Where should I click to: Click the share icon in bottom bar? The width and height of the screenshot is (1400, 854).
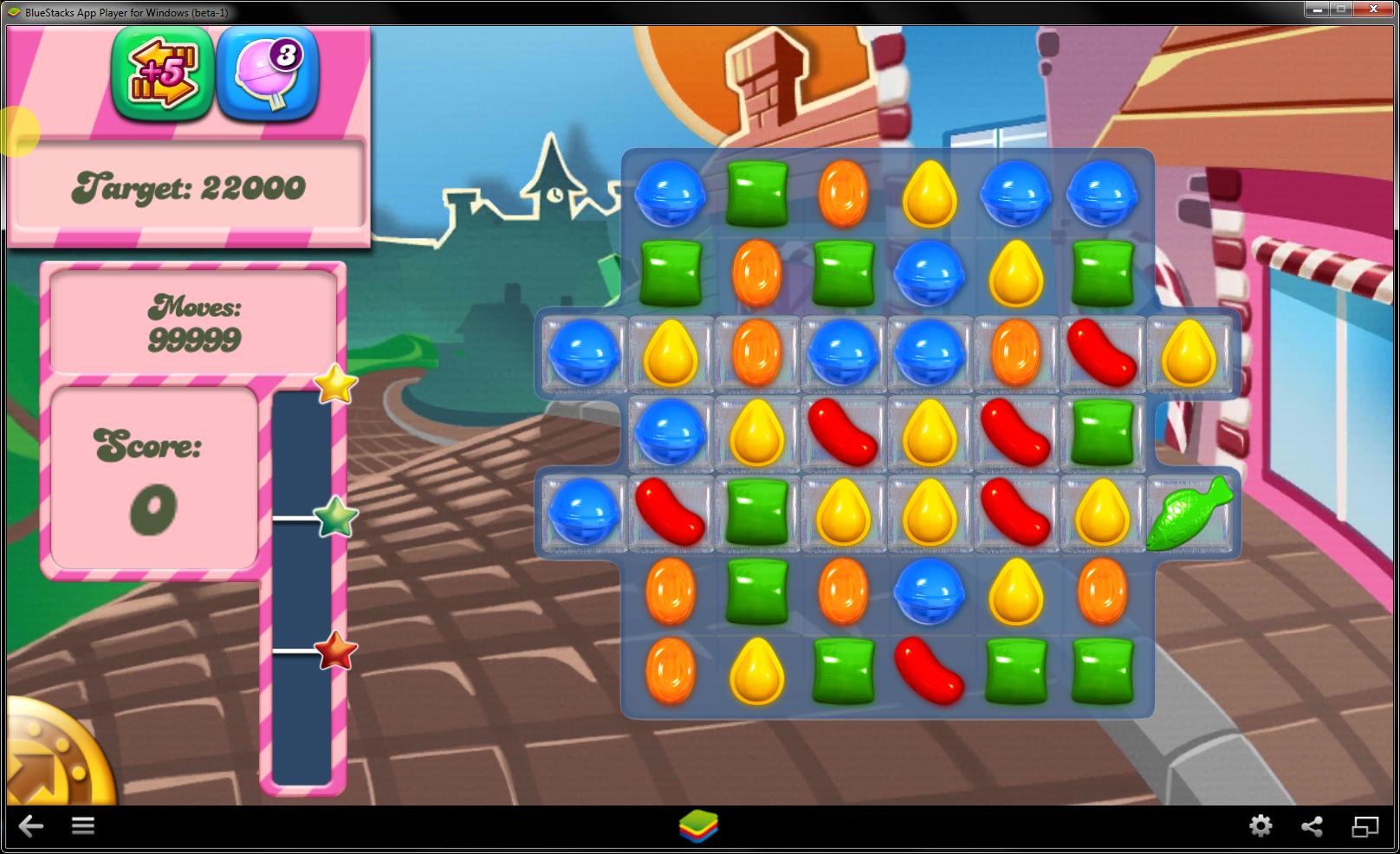pyautogui.click(x=1313, y=826)
